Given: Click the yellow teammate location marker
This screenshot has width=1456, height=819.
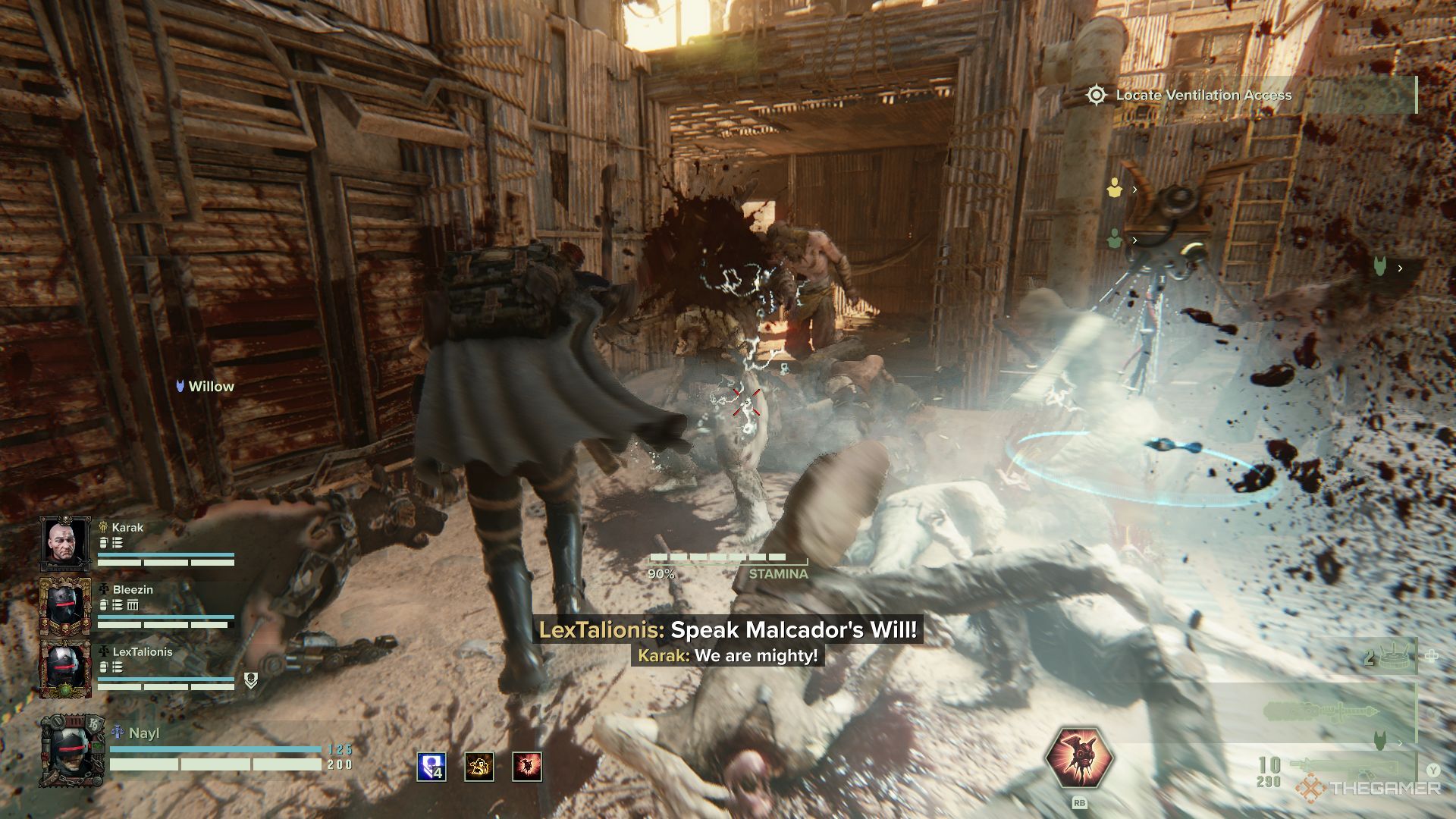Looking at the screenshot, I should pos(1114,189).
